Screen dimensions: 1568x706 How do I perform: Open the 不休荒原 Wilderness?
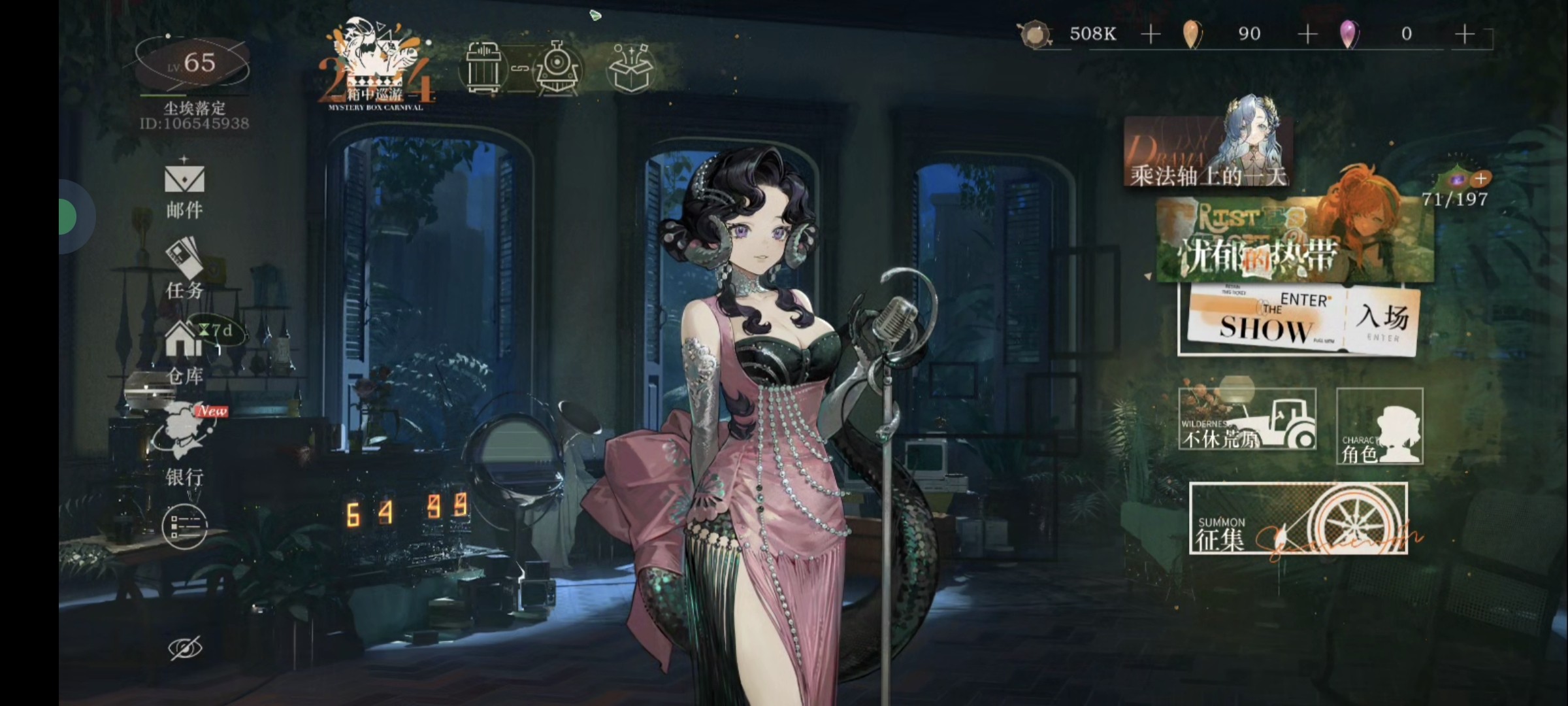click(1247, 420)
